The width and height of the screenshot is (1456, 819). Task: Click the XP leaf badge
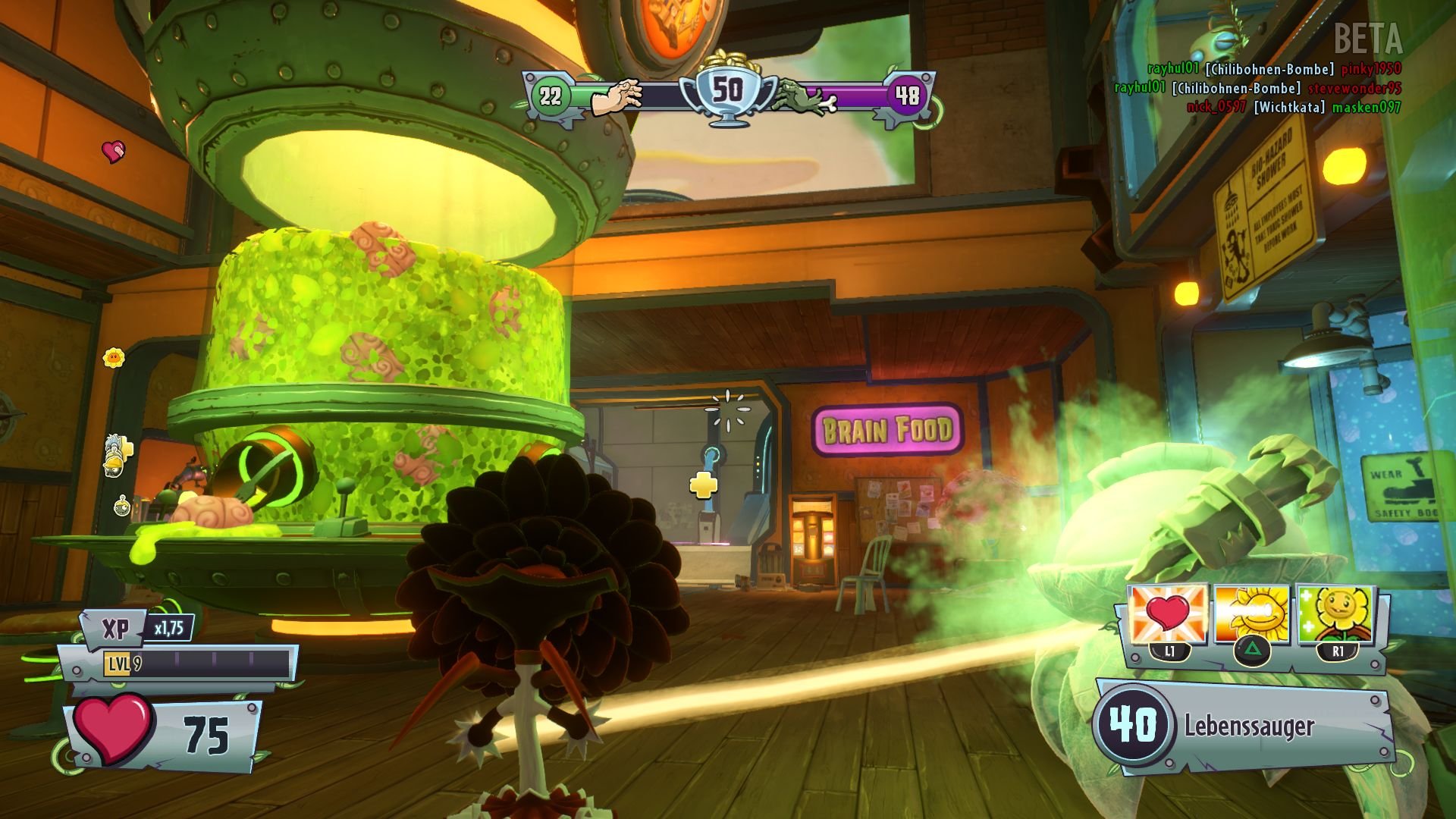pyautogui.click(x=113, y=629)
